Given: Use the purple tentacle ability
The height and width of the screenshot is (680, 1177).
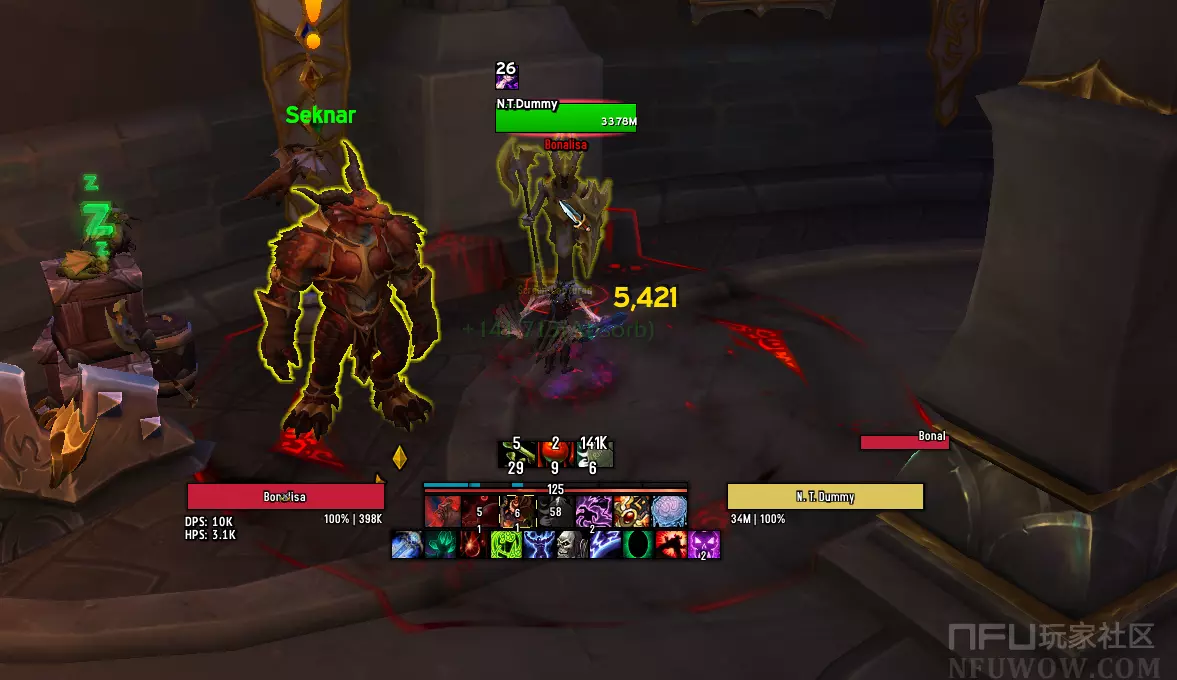Looking at the screenshot, I should 593,511.
